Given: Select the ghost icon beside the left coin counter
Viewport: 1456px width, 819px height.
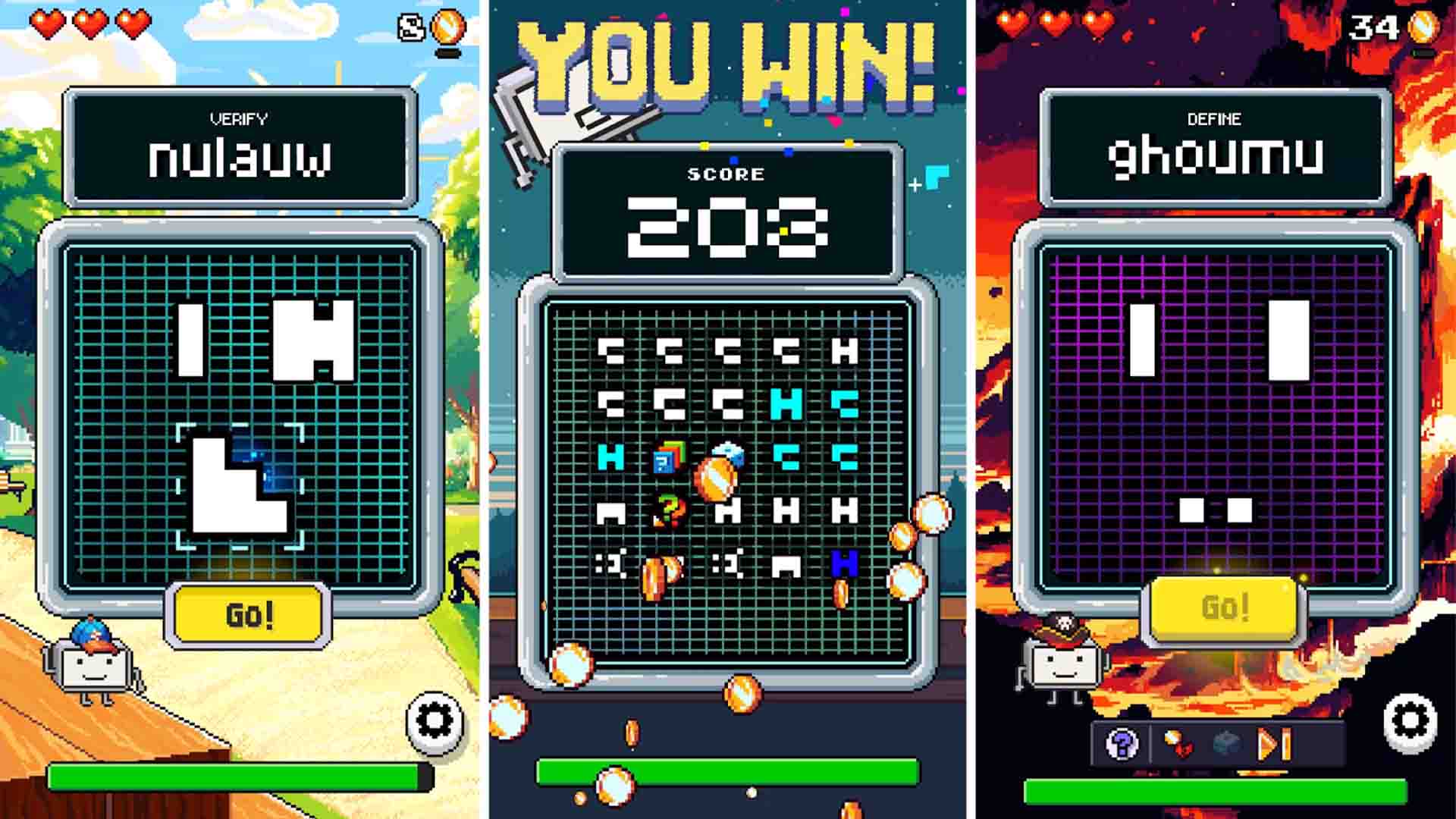Looking at the screenshot, I should click(x=409, y=27).
